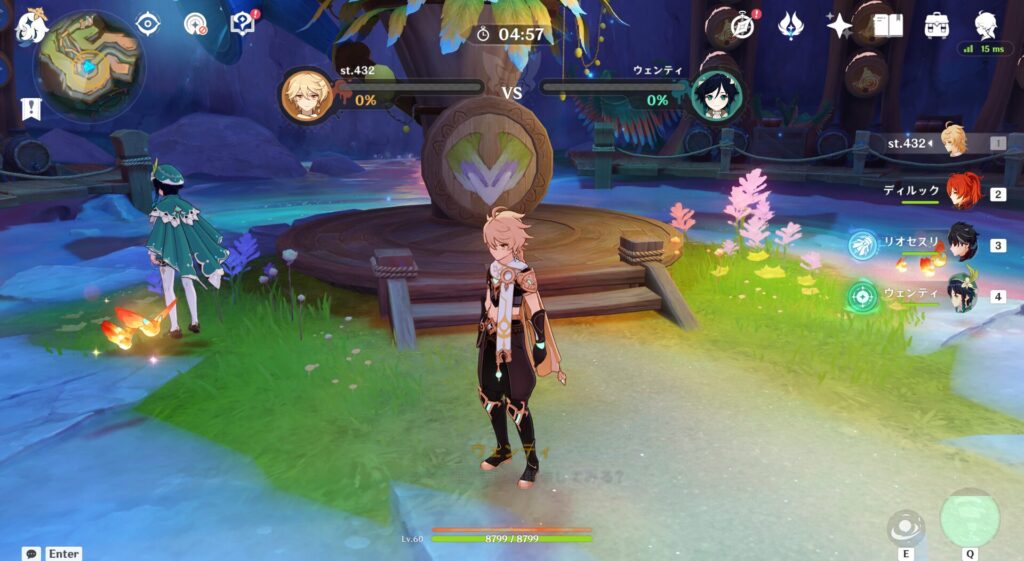This screenshot has height=561, width=1024.
Task: Select the active character st.432 in party list
Action: pyautogui.click(x=953, y=142)
